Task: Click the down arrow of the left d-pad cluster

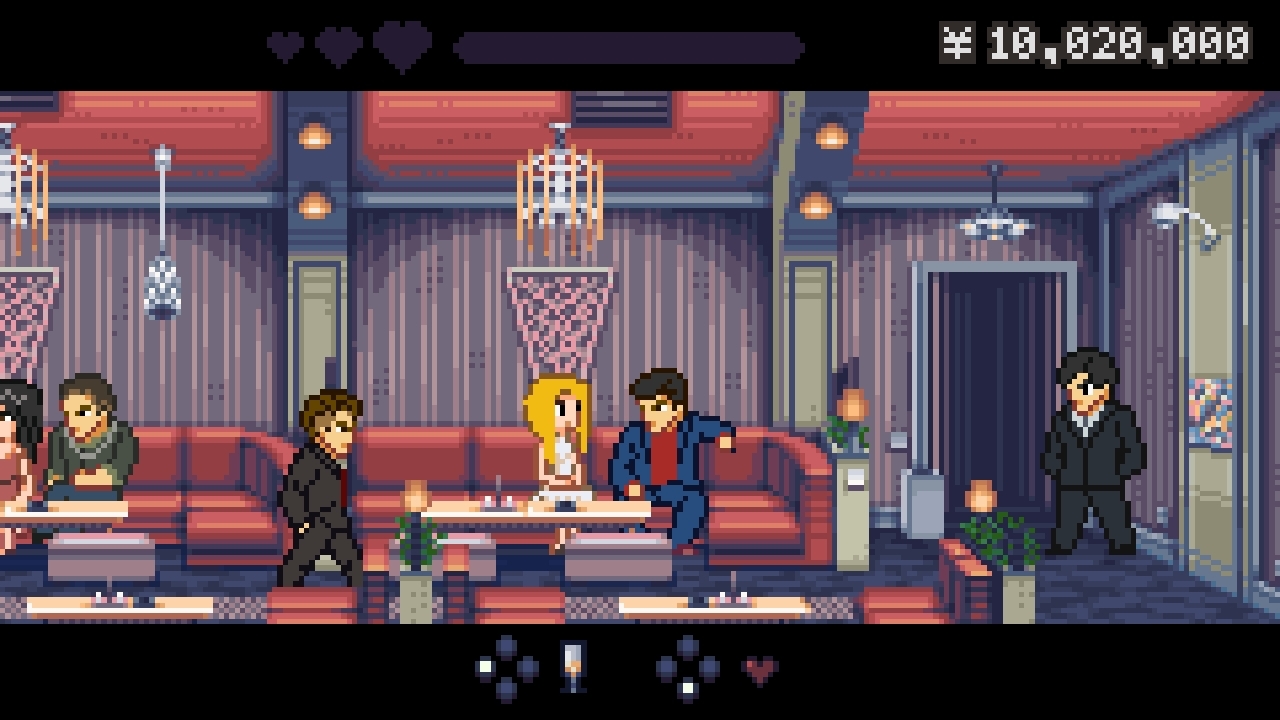Action: (506, 688)
